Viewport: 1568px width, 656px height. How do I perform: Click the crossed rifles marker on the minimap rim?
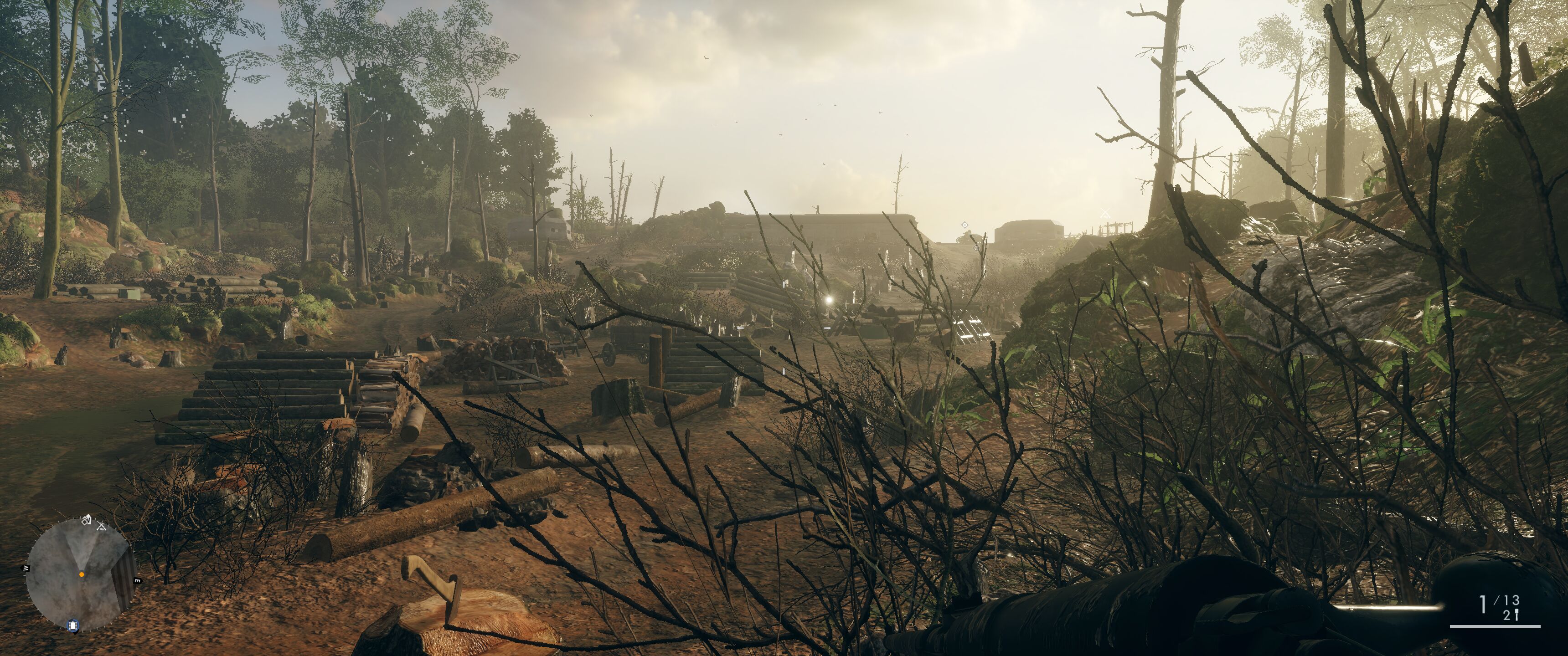tap(102, 526)
